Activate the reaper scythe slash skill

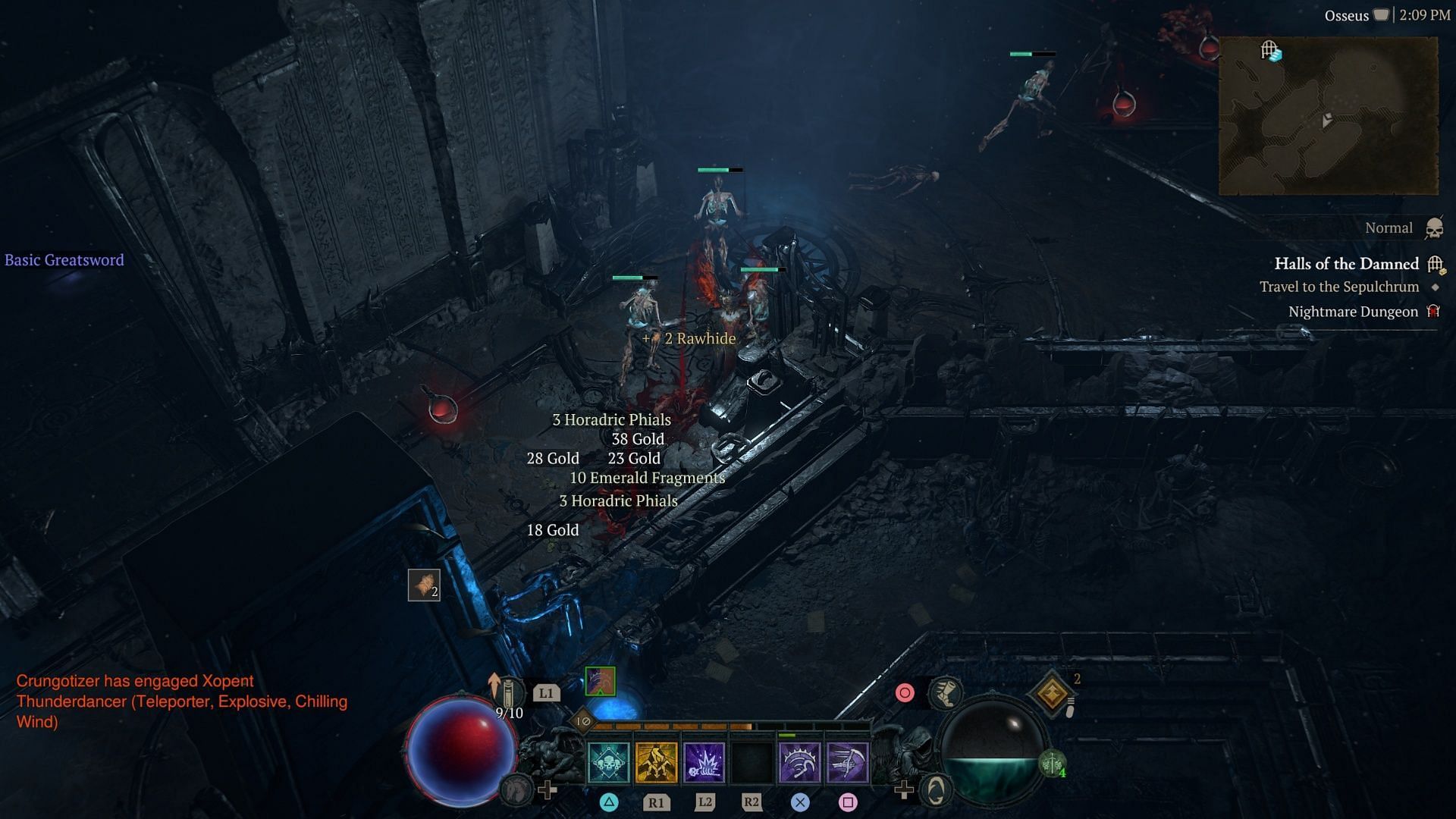pyautogui.click(x=847, y=762)
